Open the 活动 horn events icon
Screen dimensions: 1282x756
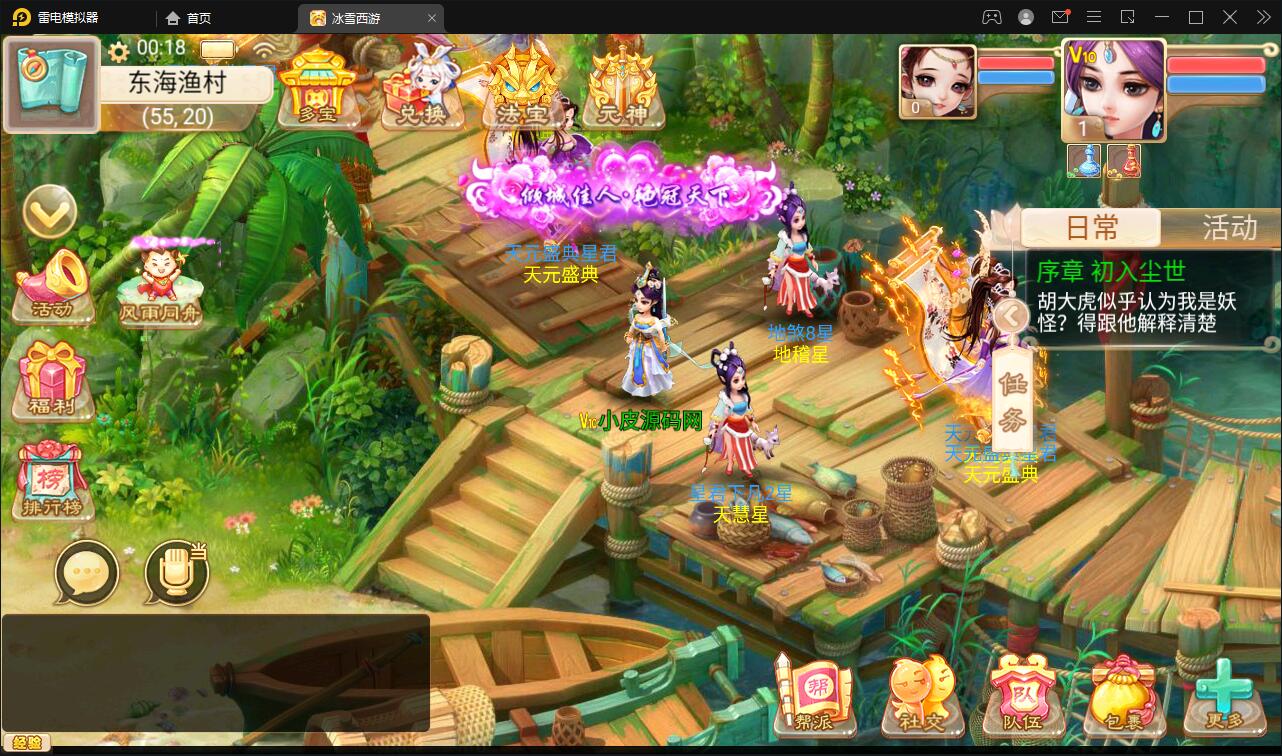[x=54, y=286]
